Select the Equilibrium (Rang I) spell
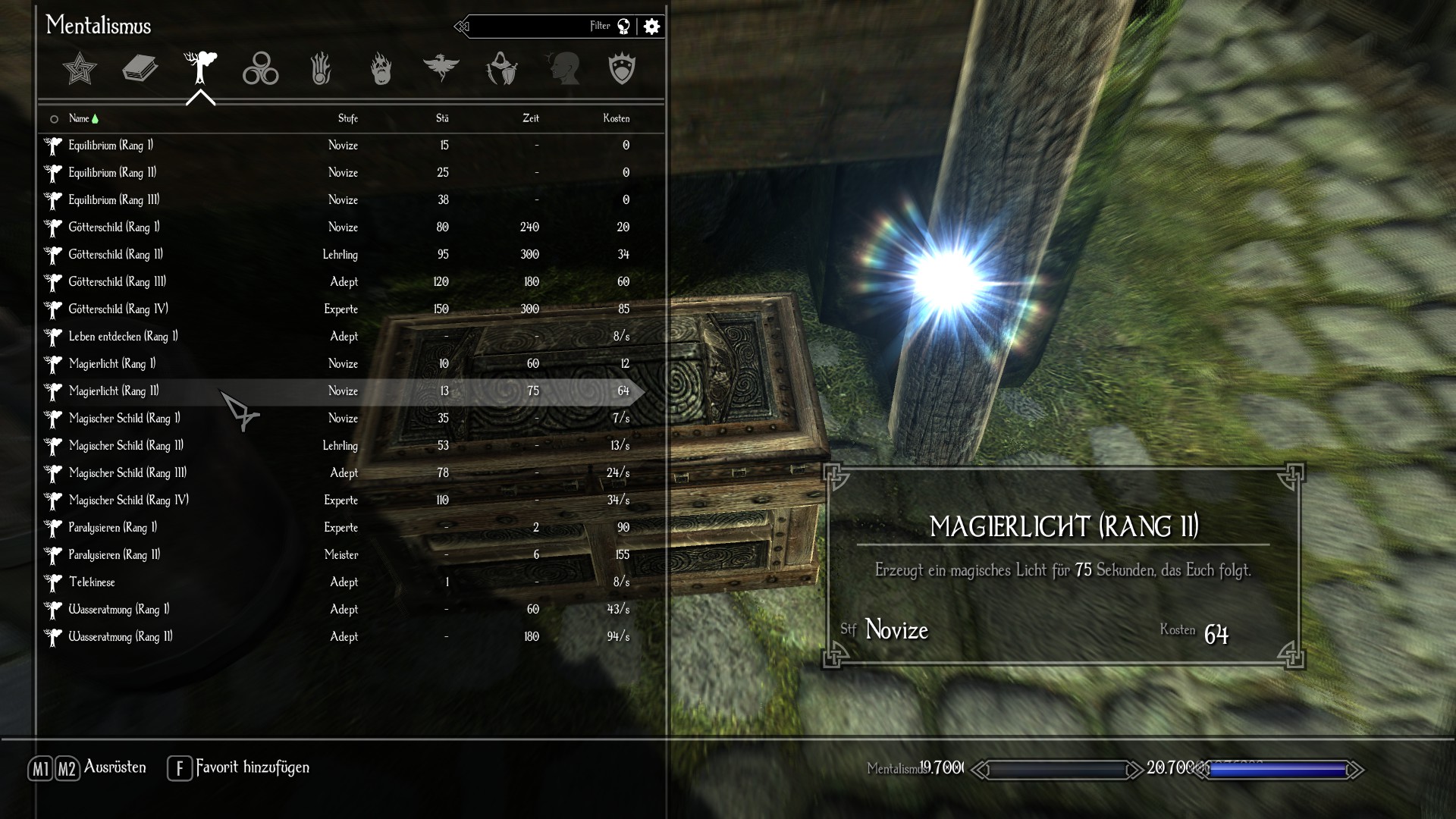Screen dimensions: 1456x819 111,146
